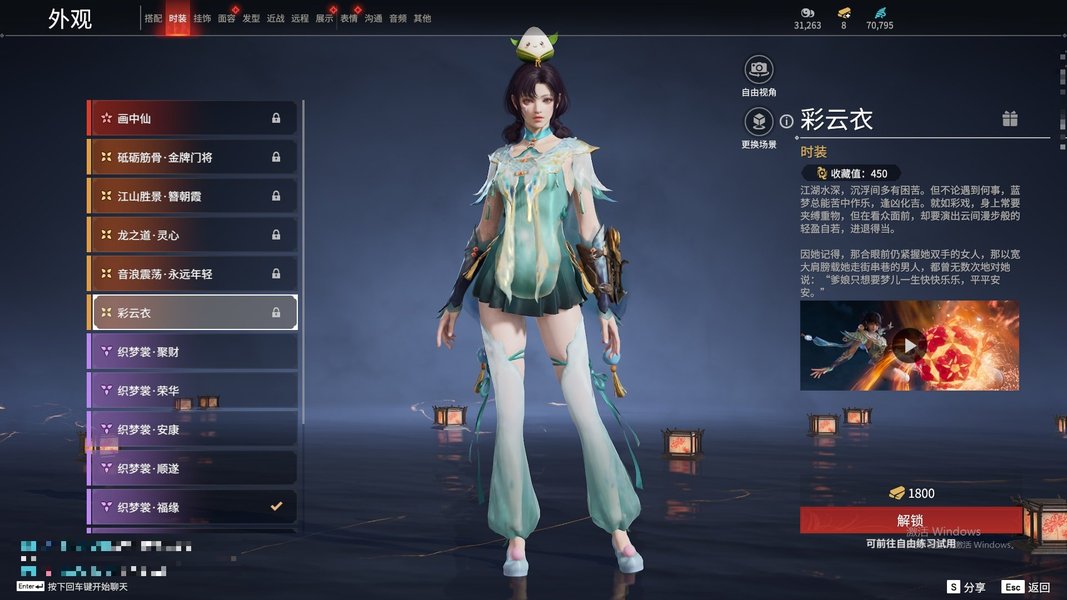This screenshot has width=1067, height=600.
Task: Open the 自由视角 free camera view
Action: coord(759,70)
